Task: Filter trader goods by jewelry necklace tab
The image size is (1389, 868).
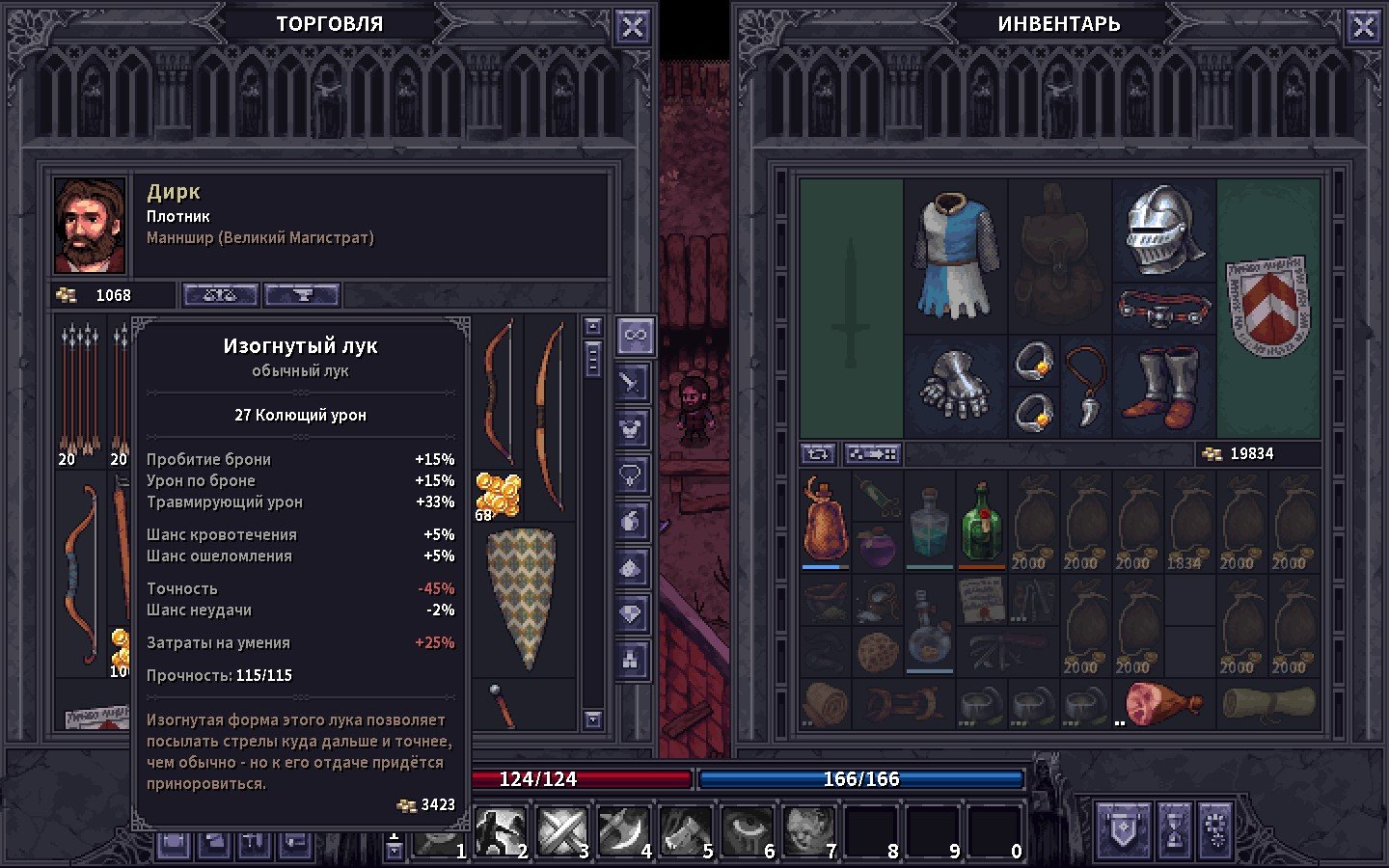Action: (x=632, y=475)
